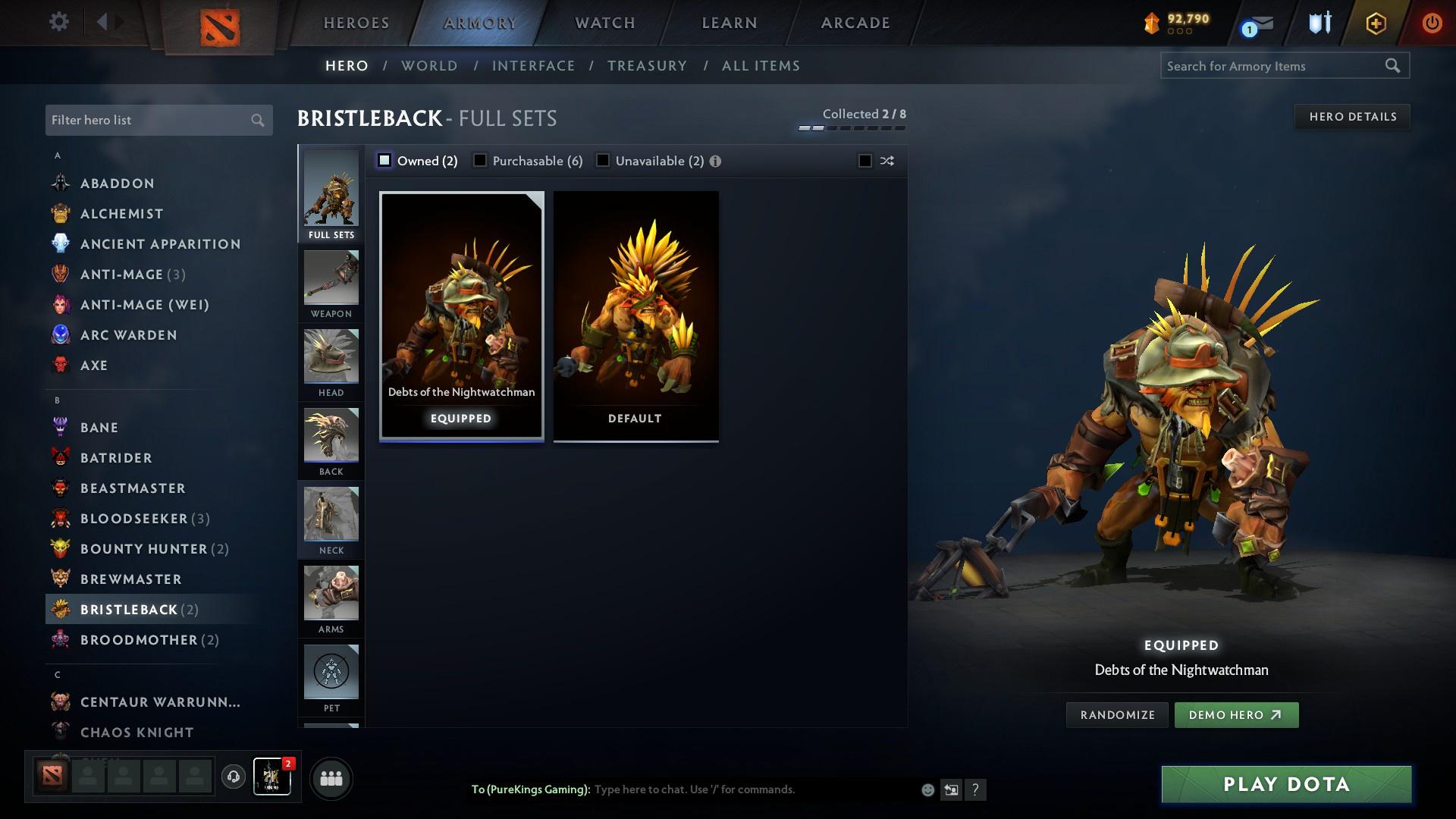Click the shuffle icon beside the item filters
Viewport: 1456px width, 819px height.
(x=886, y=161)
